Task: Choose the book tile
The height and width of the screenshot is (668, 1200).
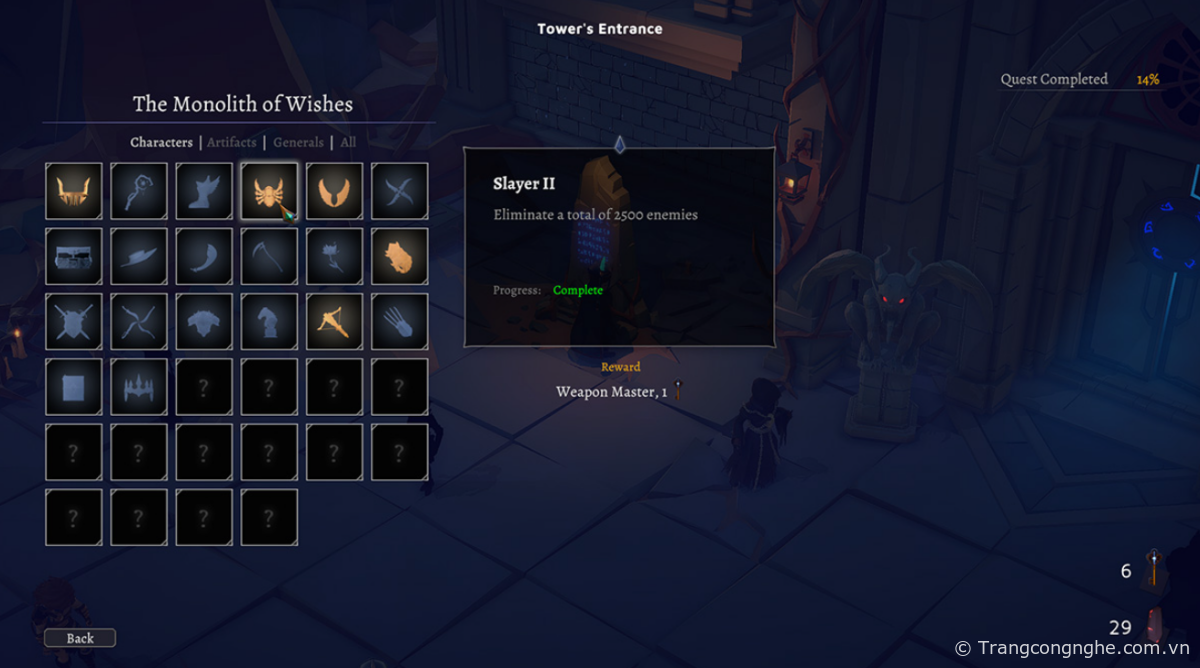Action: click(74, 386)
